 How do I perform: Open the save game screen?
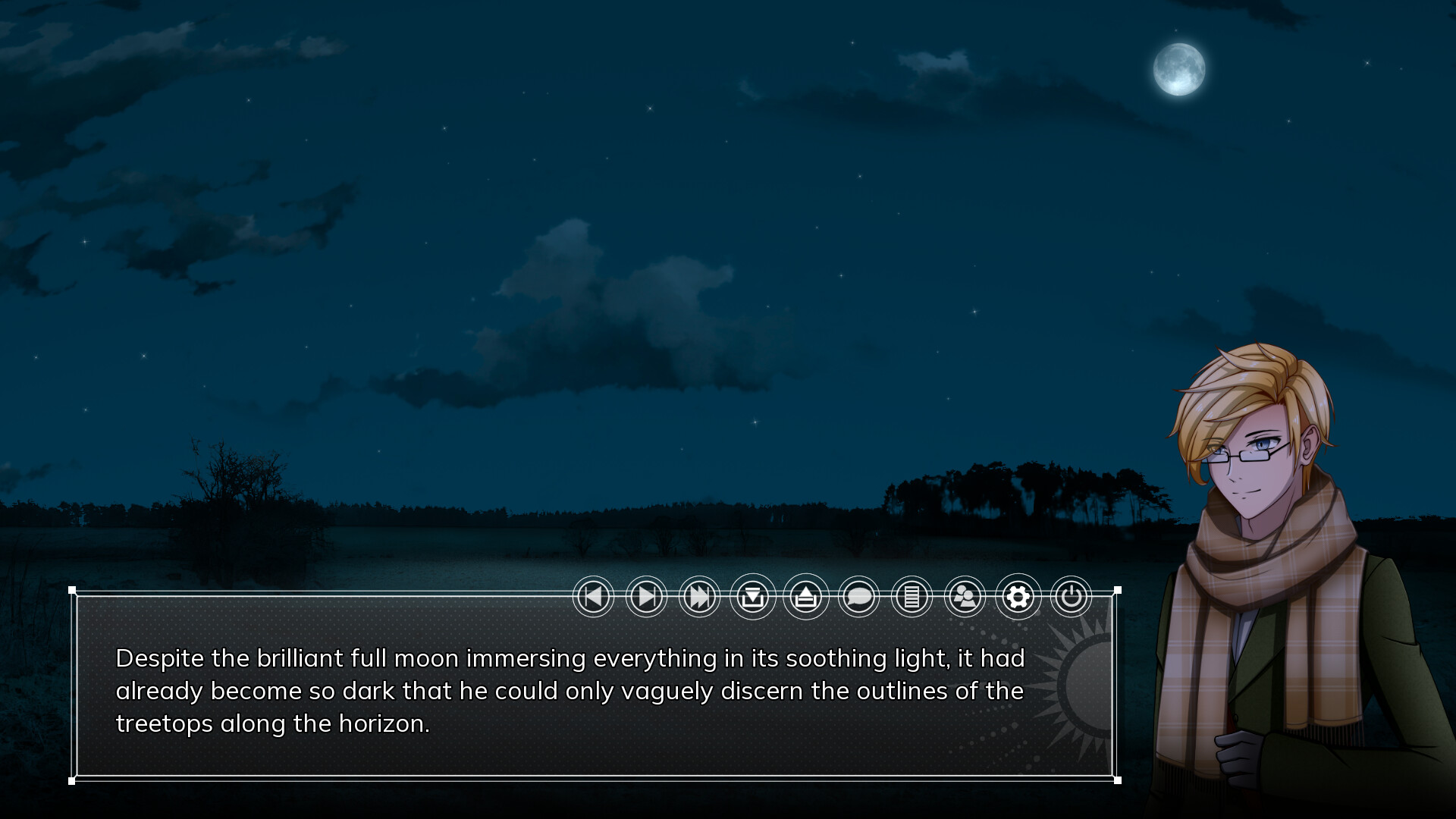tap(752, 597)
